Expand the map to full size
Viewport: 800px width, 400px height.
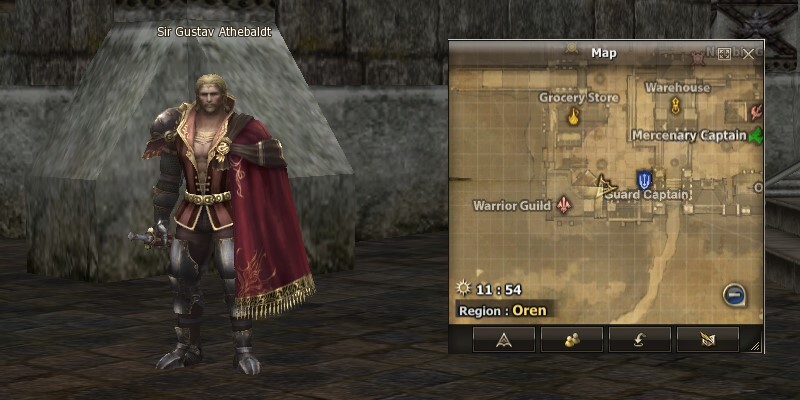click(x=725, y=53)
